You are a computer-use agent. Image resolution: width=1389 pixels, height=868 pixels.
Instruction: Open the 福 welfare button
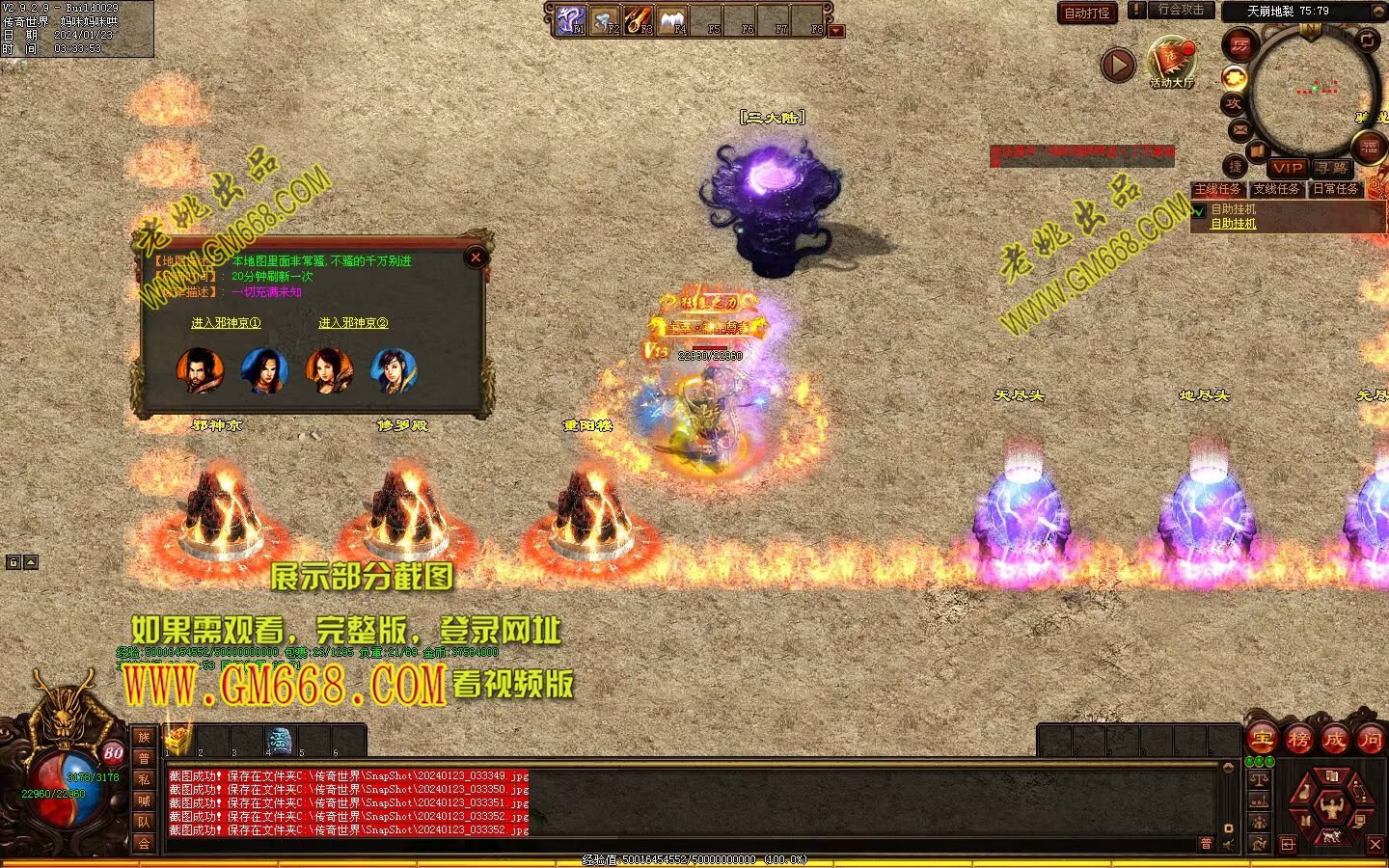tap(1370, 148)
